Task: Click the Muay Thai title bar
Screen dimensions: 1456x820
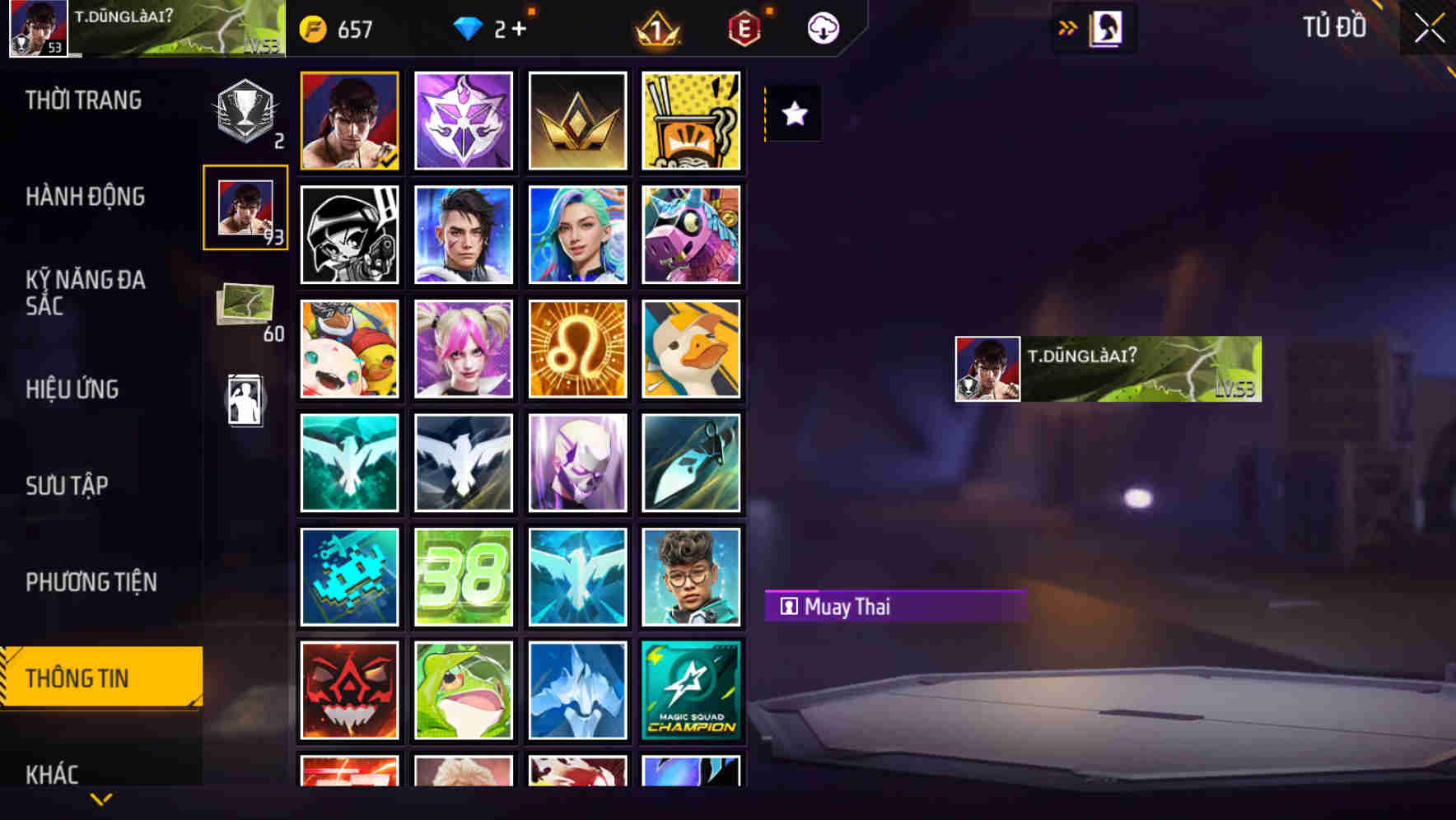Action: (x=895, y=607)
